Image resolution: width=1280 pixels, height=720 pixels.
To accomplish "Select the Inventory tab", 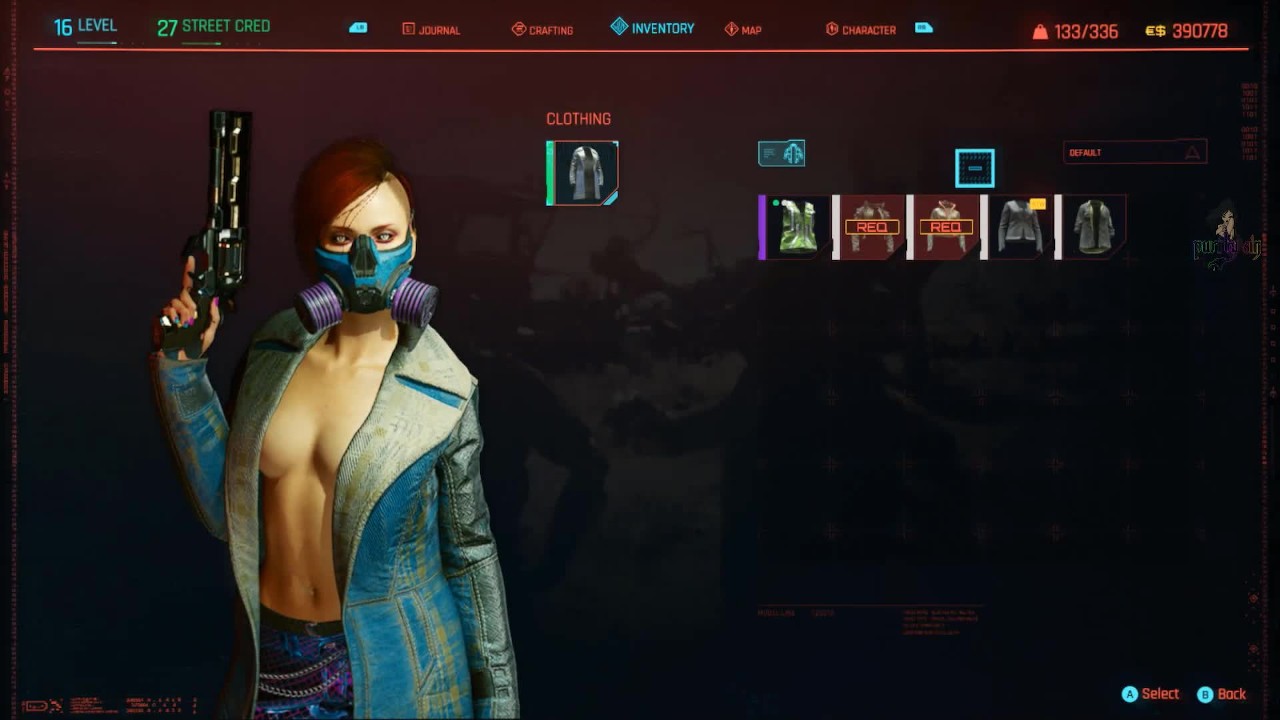I will 652,28.
